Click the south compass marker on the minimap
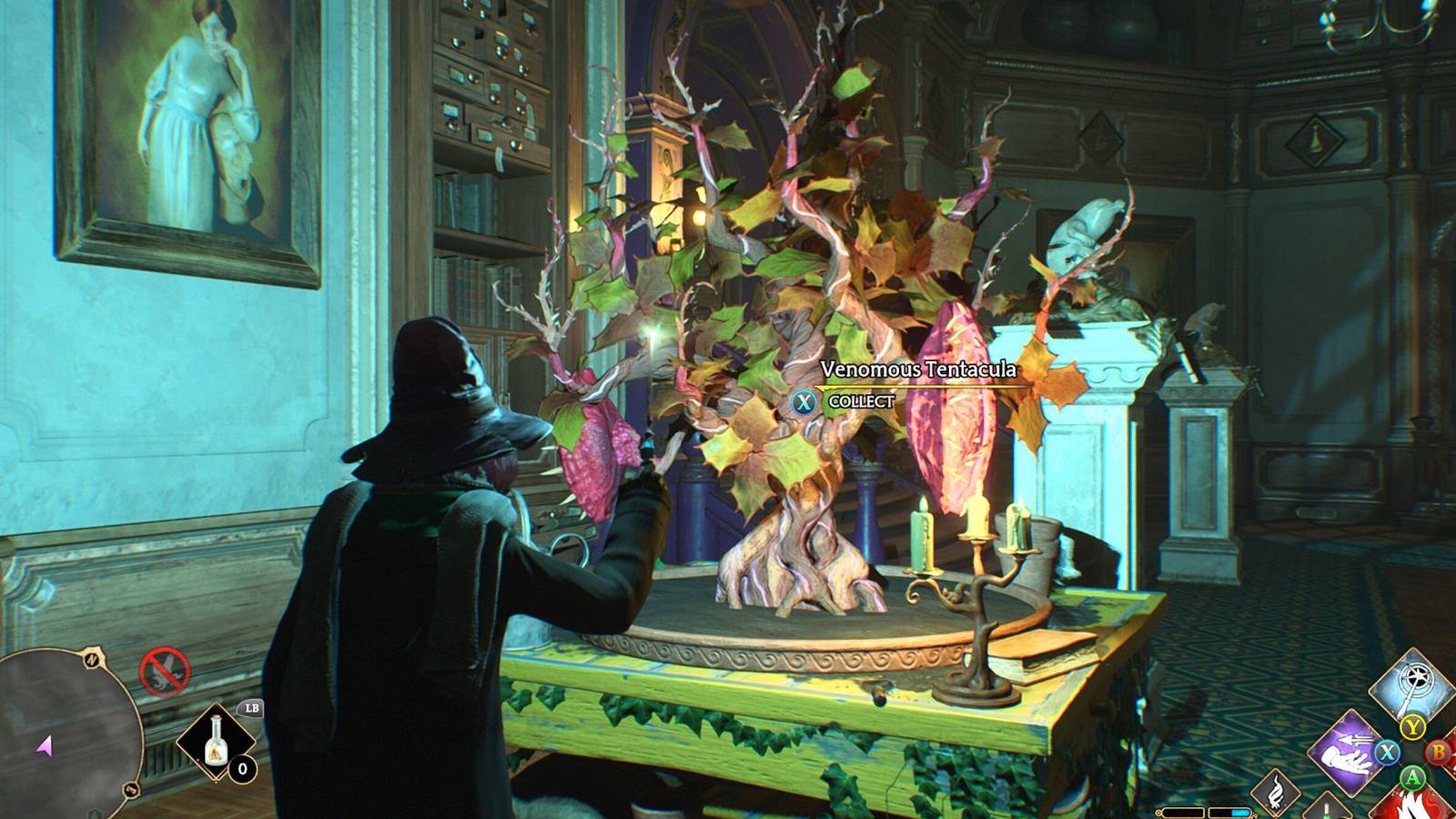Viewport: 1456px width, 819px height. pyautogui.click(x=130, y=788)
